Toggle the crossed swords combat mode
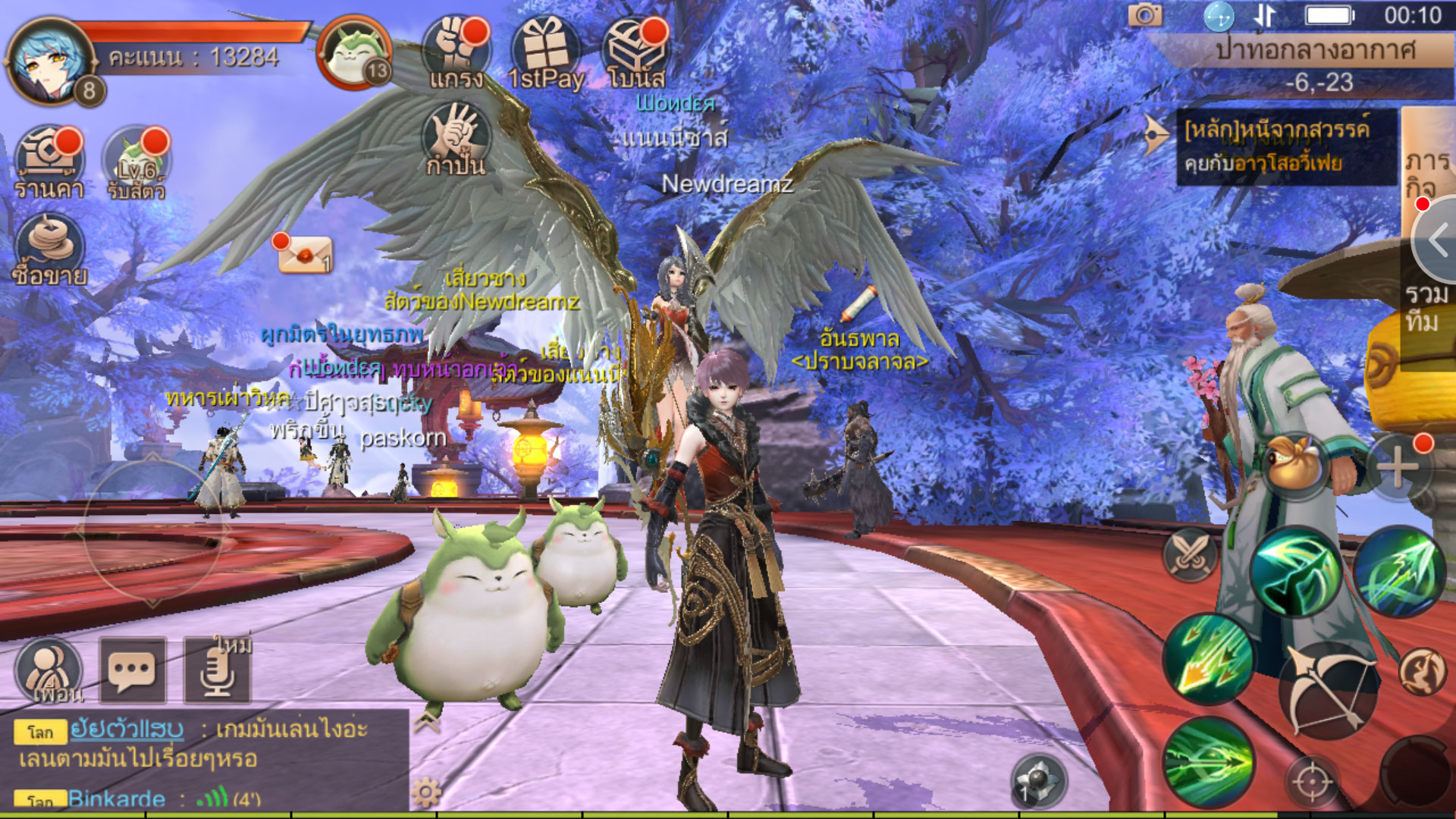 (1190, 554)
